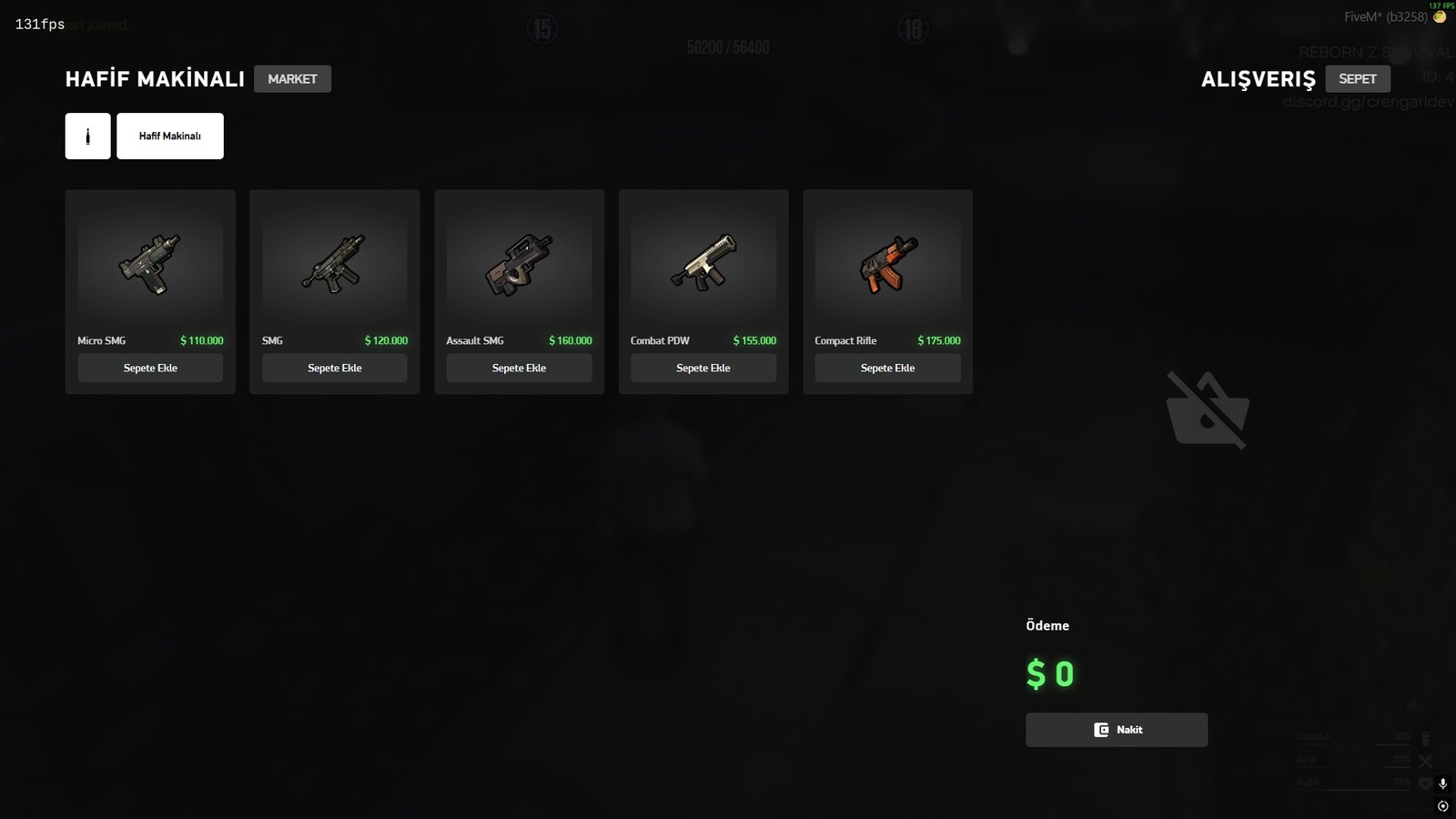Click the speaker volume icon above the HUD
This screenshot has height=819, width=1456.
click(1412, 705)
